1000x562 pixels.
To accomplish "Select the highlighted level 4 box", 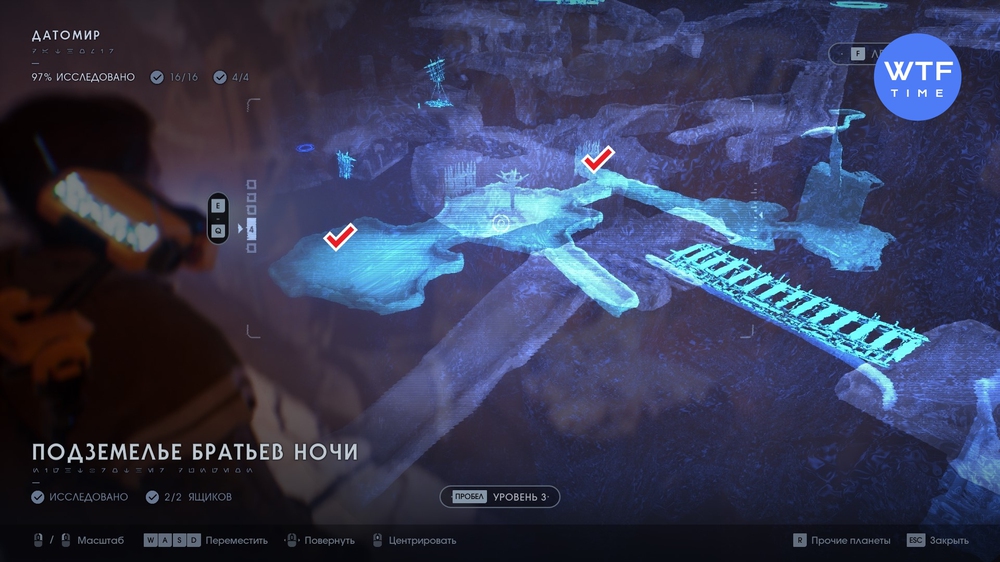I will 251,230.
